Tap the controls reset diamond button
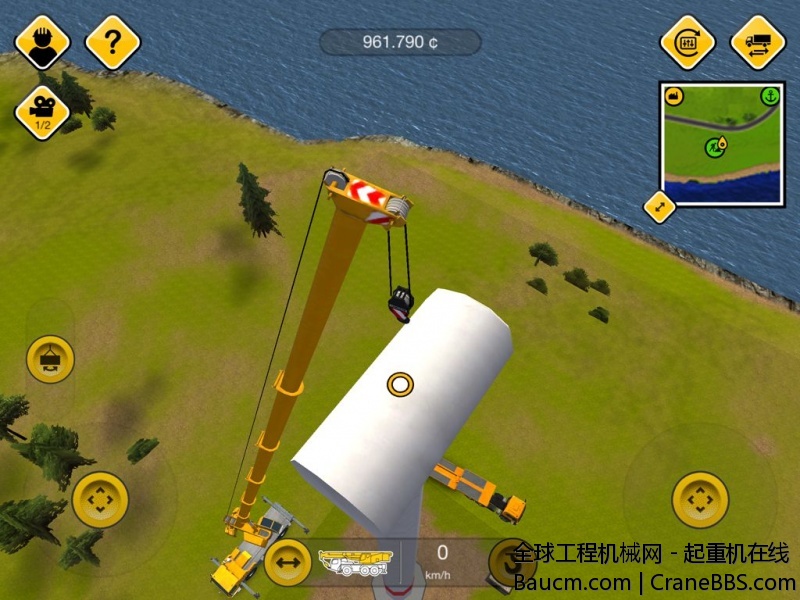 687,42
